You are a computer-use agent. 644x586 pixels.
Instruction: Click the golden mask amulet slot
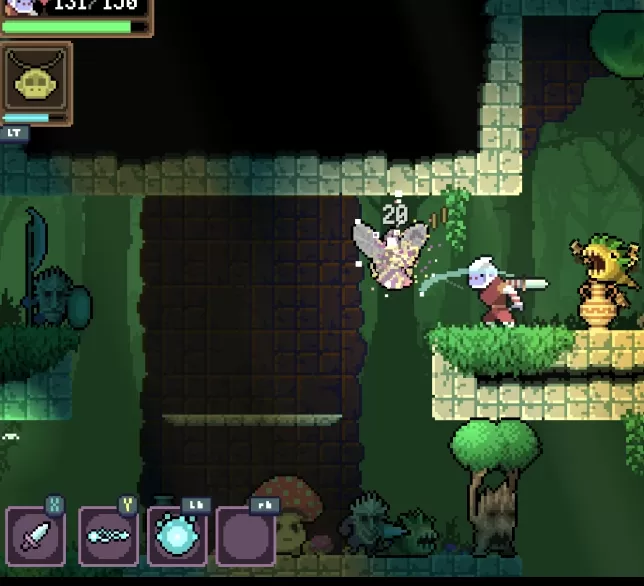pos(36,77)
